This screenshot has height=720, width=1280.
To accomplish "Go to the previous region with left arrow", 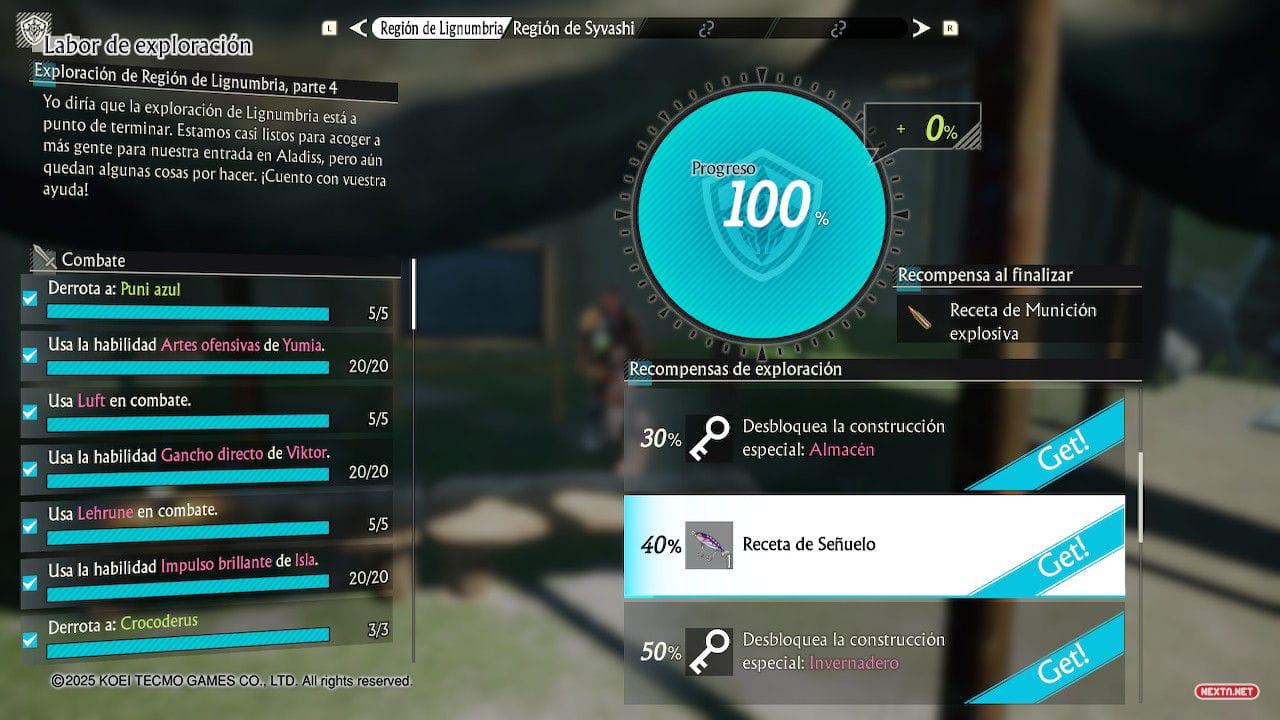I will [x=358, y=28].
